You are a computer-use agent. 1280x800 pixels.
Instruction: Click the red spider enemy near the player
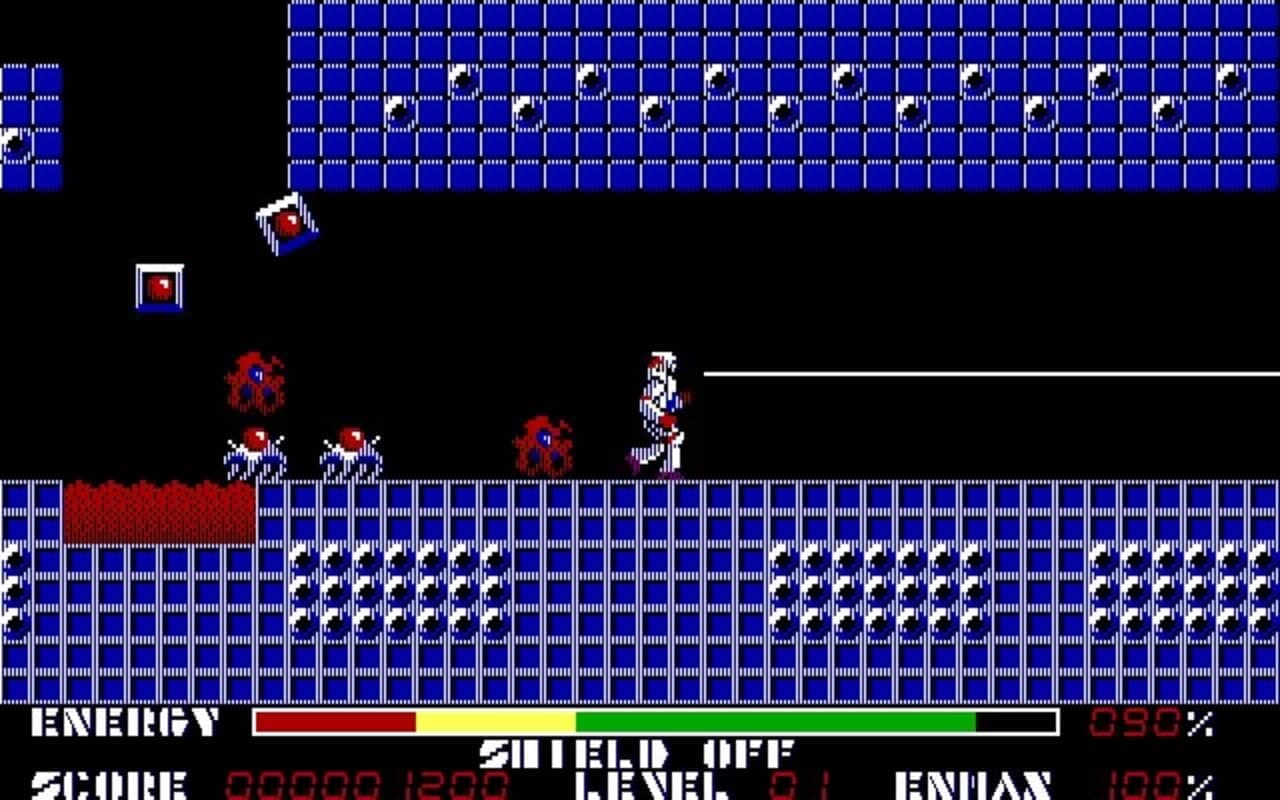[543, 442]
